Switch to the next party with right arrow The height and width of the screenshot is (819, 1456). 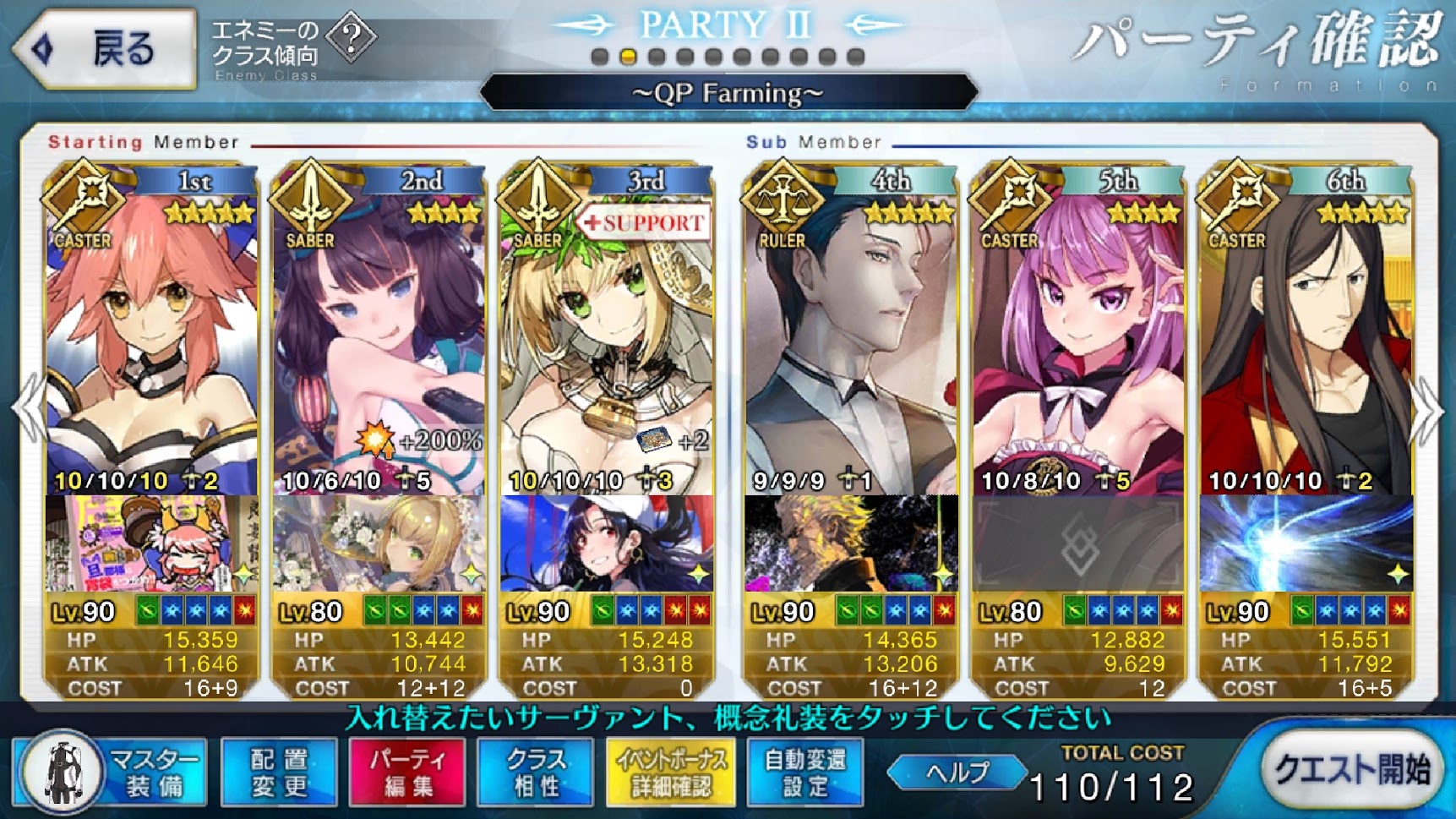click(1427, 412)
